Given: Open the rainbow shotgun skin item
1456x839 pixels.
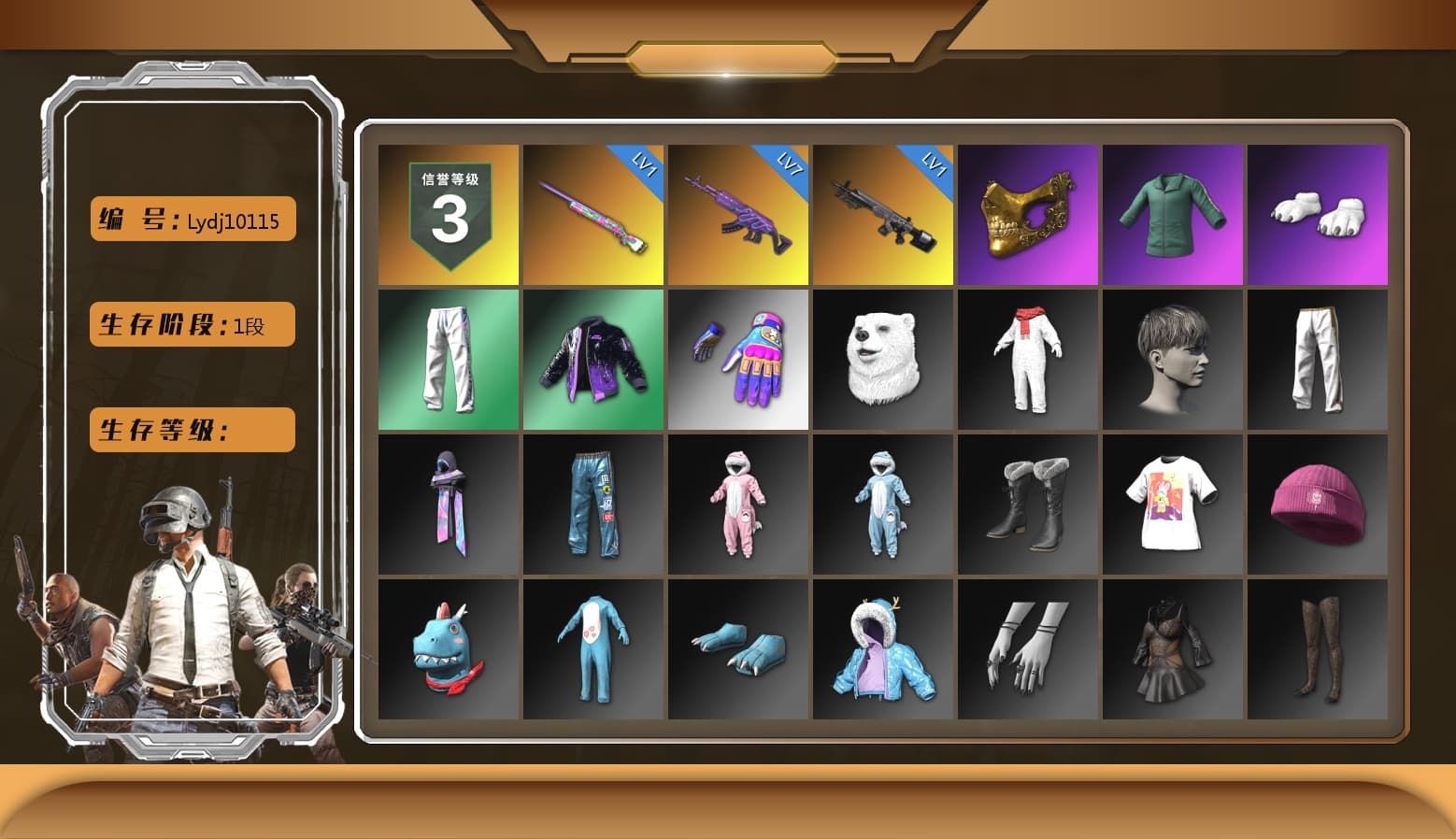Looking at the screenshot, I should [592, 214].
